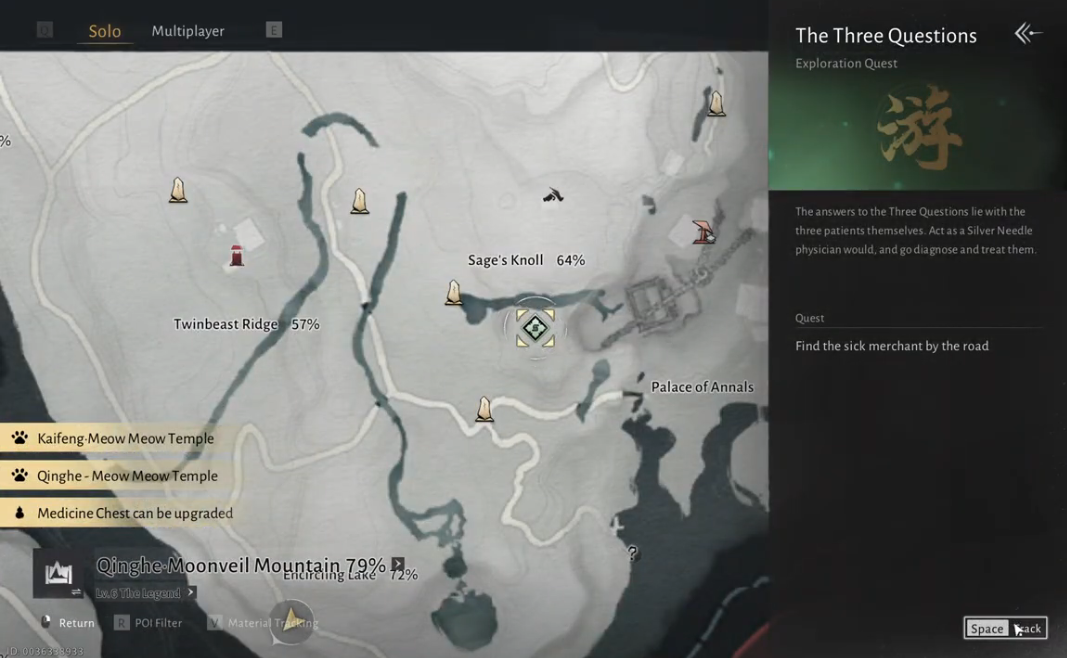Select the Qinghe Meow Meow Temple entry

(x=127, y=476)
